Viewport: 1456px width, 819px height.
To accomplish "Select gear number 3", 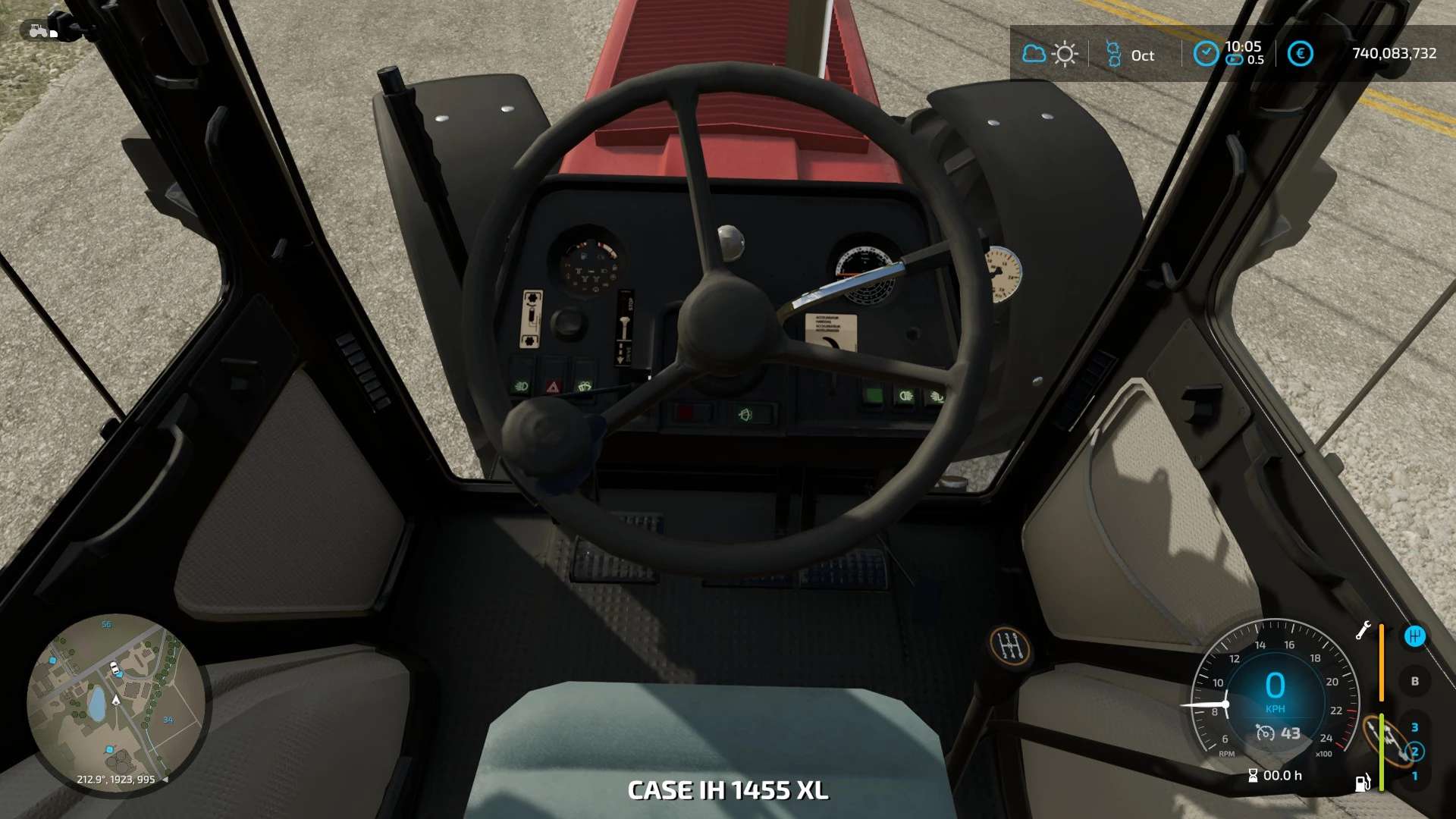I will pyautogui.click(x=1414, y=727).
